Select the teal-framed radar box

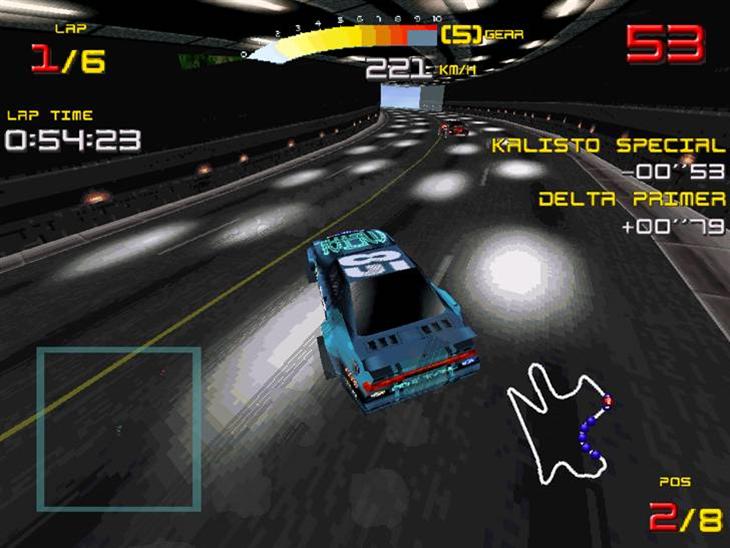119,428
